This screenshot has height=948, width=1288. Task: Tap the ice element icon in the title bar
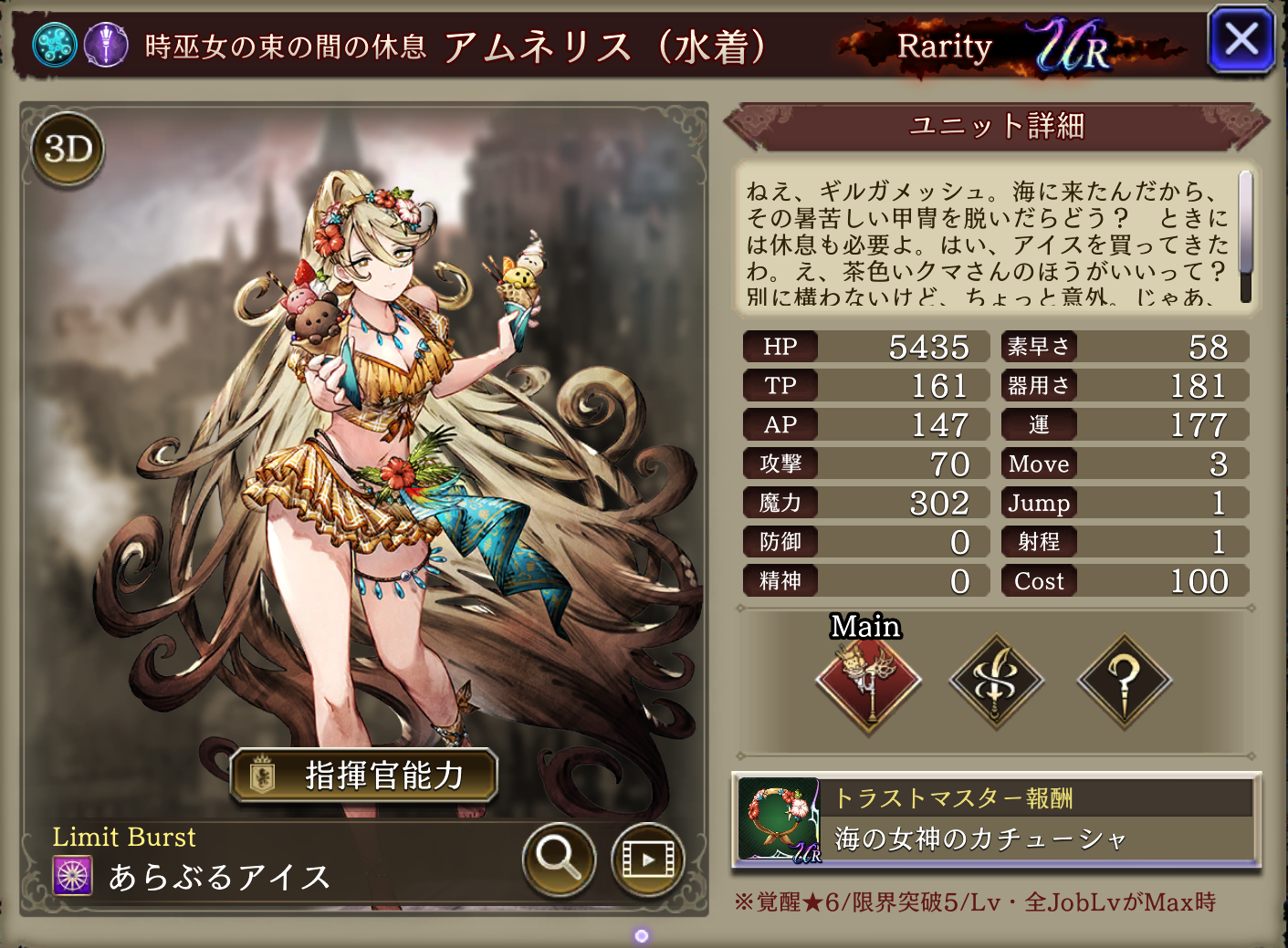pos(55,45)
